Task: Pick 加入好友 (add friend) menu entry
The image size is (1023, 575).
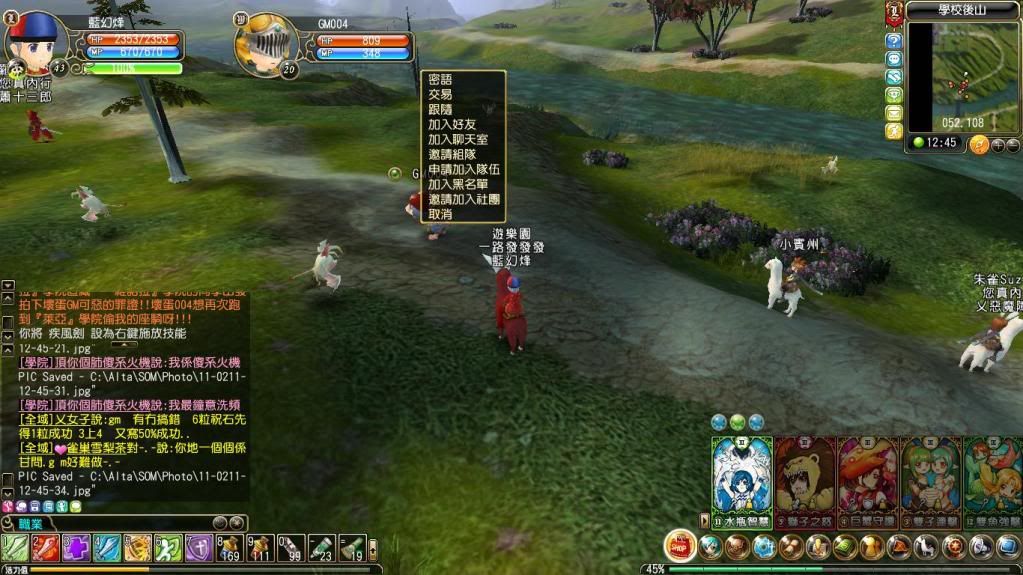Action: pos(452,124)
